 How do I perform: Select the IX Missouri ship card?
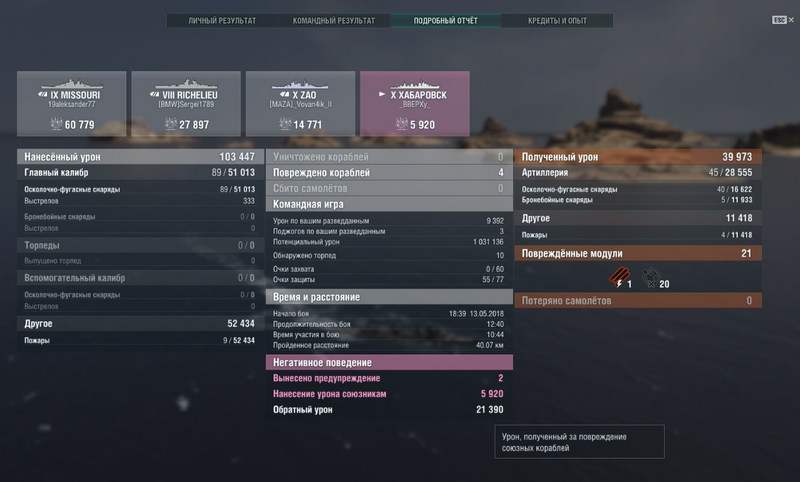tap(72, 104)
